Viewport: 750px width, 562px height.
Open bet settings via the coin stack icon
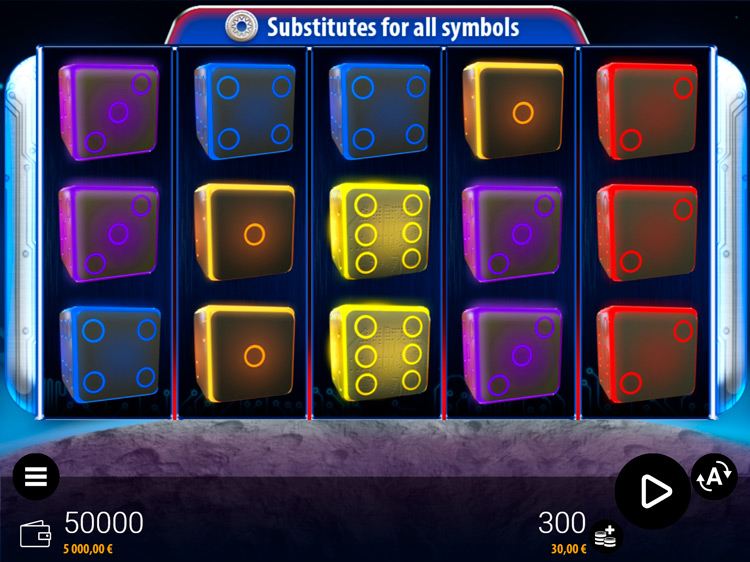(x=604, y=537)
